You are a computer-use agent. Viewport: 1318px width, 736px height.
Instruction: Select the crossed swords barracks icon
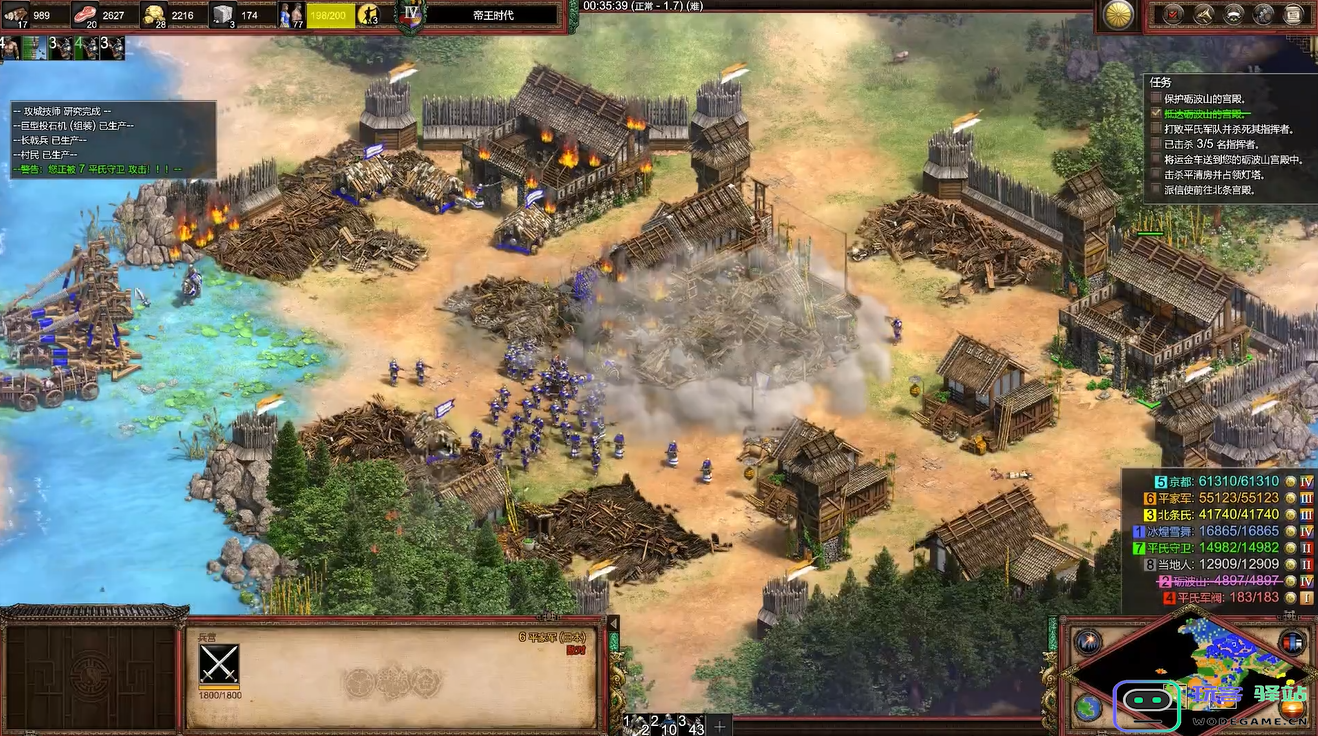(x=219, y=664)
